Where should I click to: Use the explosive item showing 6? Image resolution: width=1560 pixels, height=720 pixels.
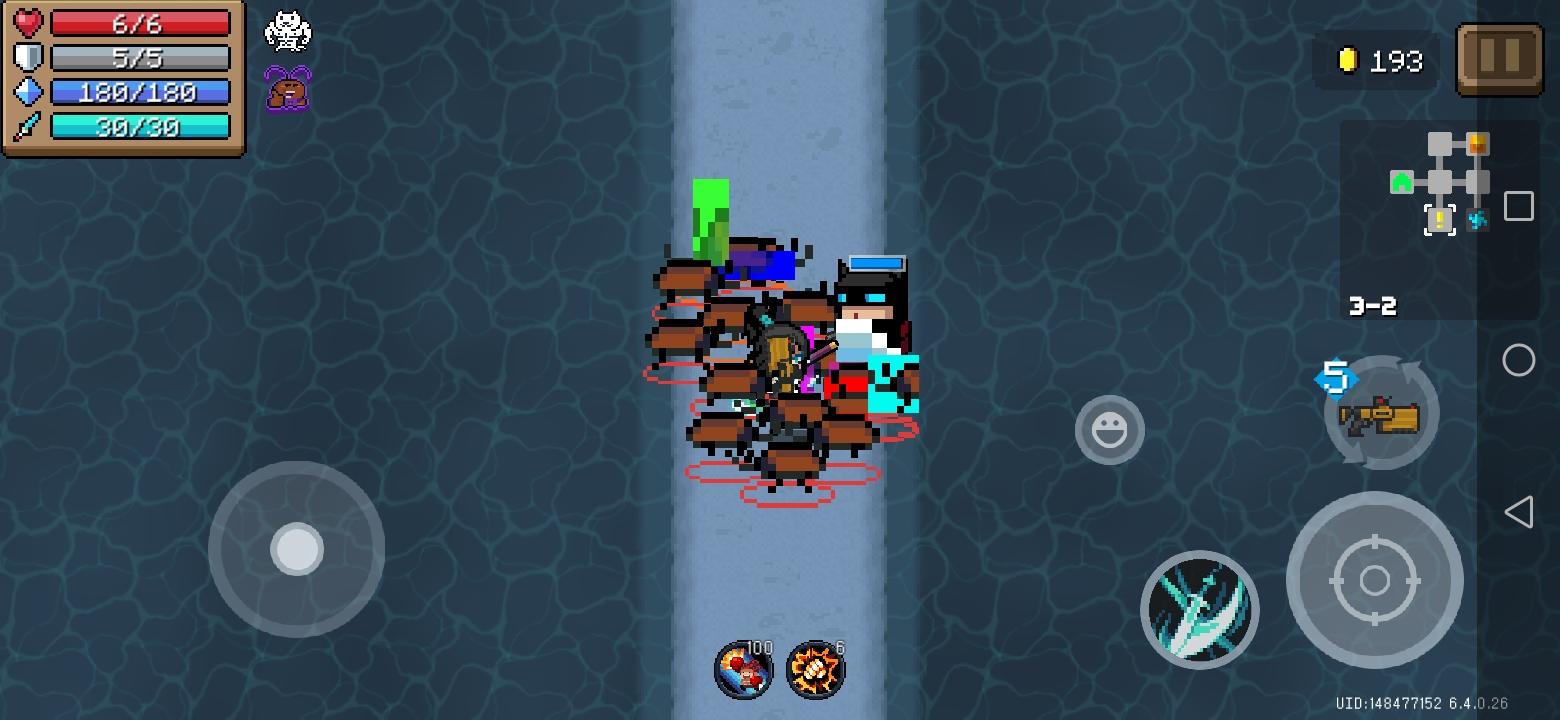813,670
